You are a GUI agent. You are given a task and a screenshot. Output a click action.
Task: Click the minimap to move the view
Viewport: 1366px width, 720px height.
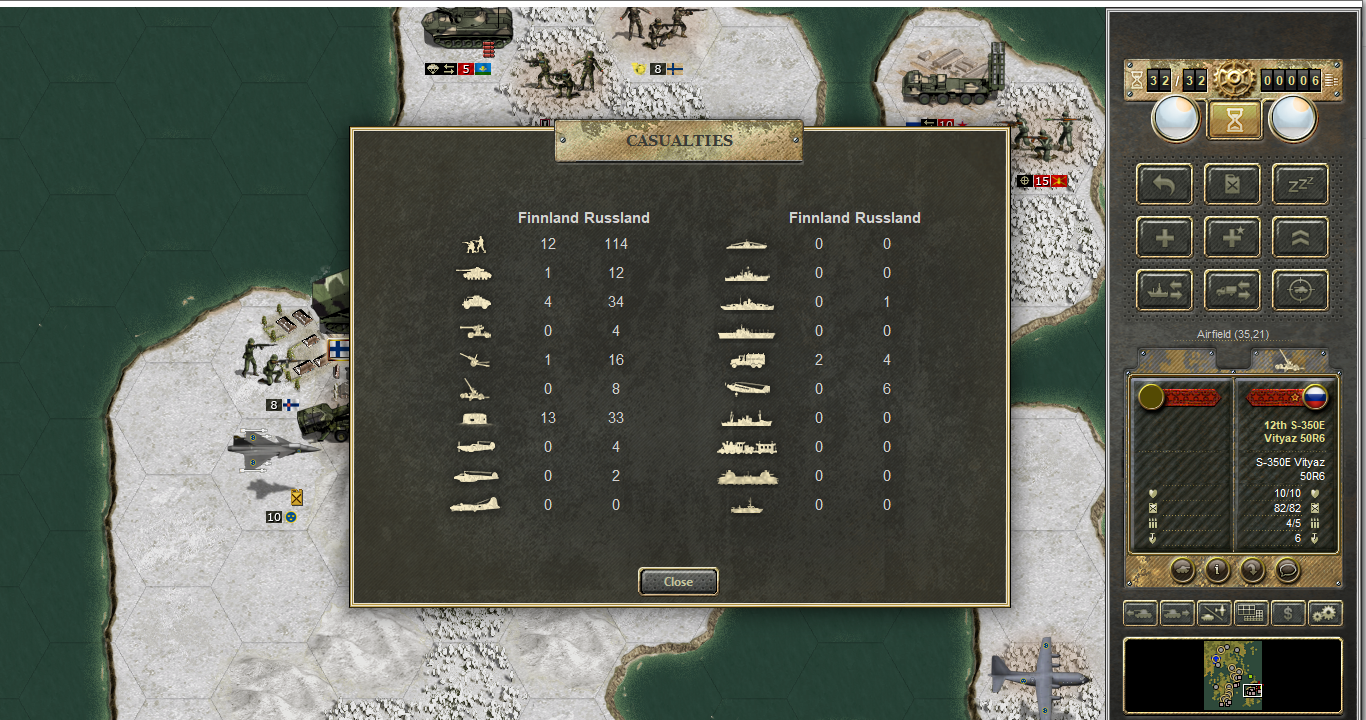pyautogui.click(x=1232, y=675)
